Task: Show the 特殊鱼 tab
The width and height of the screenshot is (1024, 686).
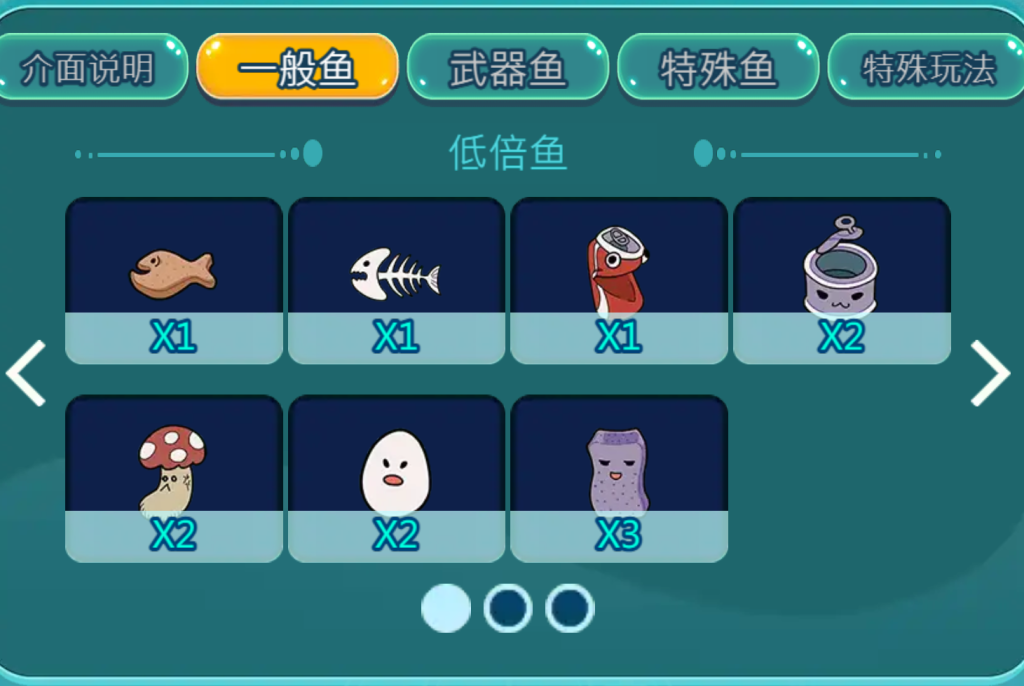Action: tap(718, 68)
